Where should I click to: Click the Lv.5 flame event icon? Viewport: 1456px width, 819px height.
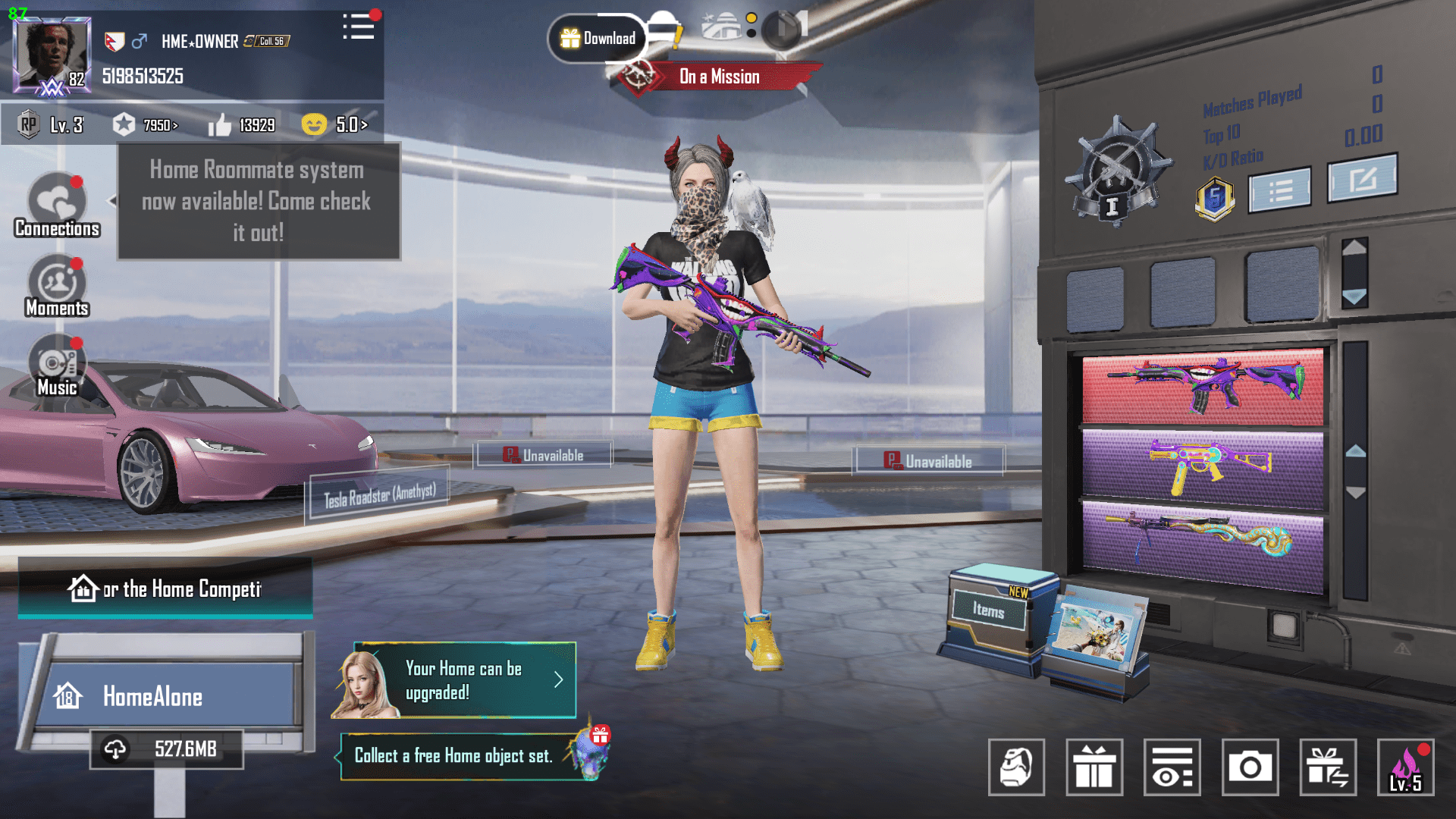(x=1407, y=767)
